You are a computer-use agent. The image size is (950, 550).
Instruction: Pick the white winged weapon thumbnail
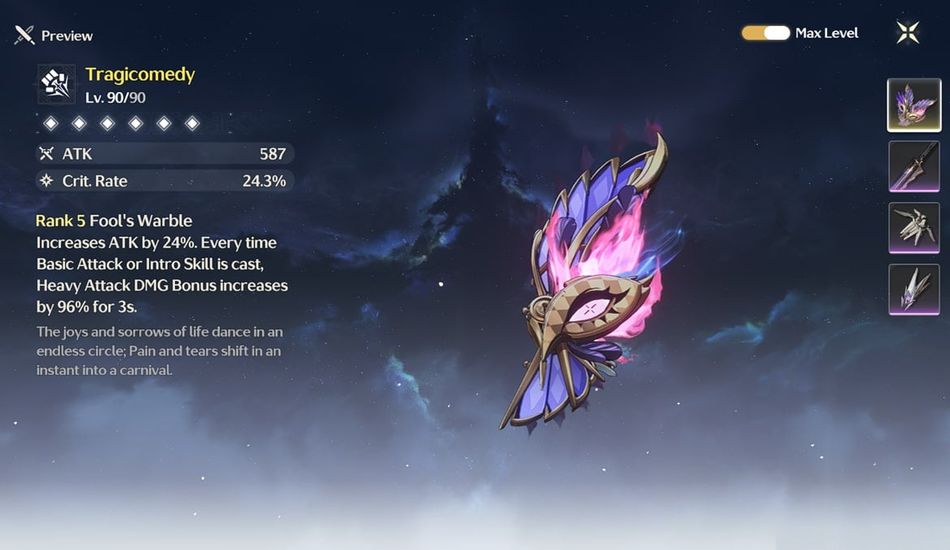point(912,227)
